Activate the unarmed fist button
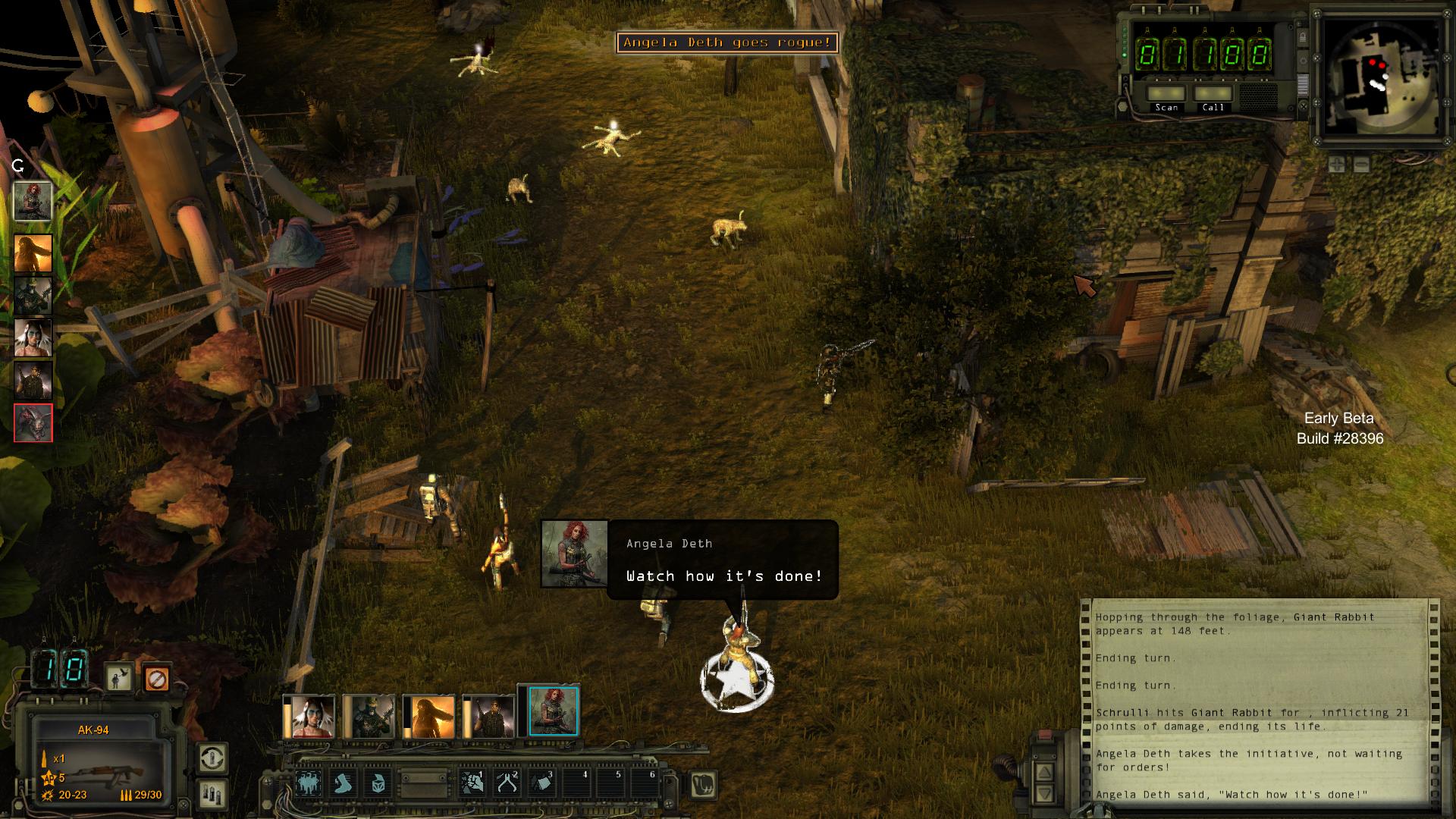 (703, 784)
